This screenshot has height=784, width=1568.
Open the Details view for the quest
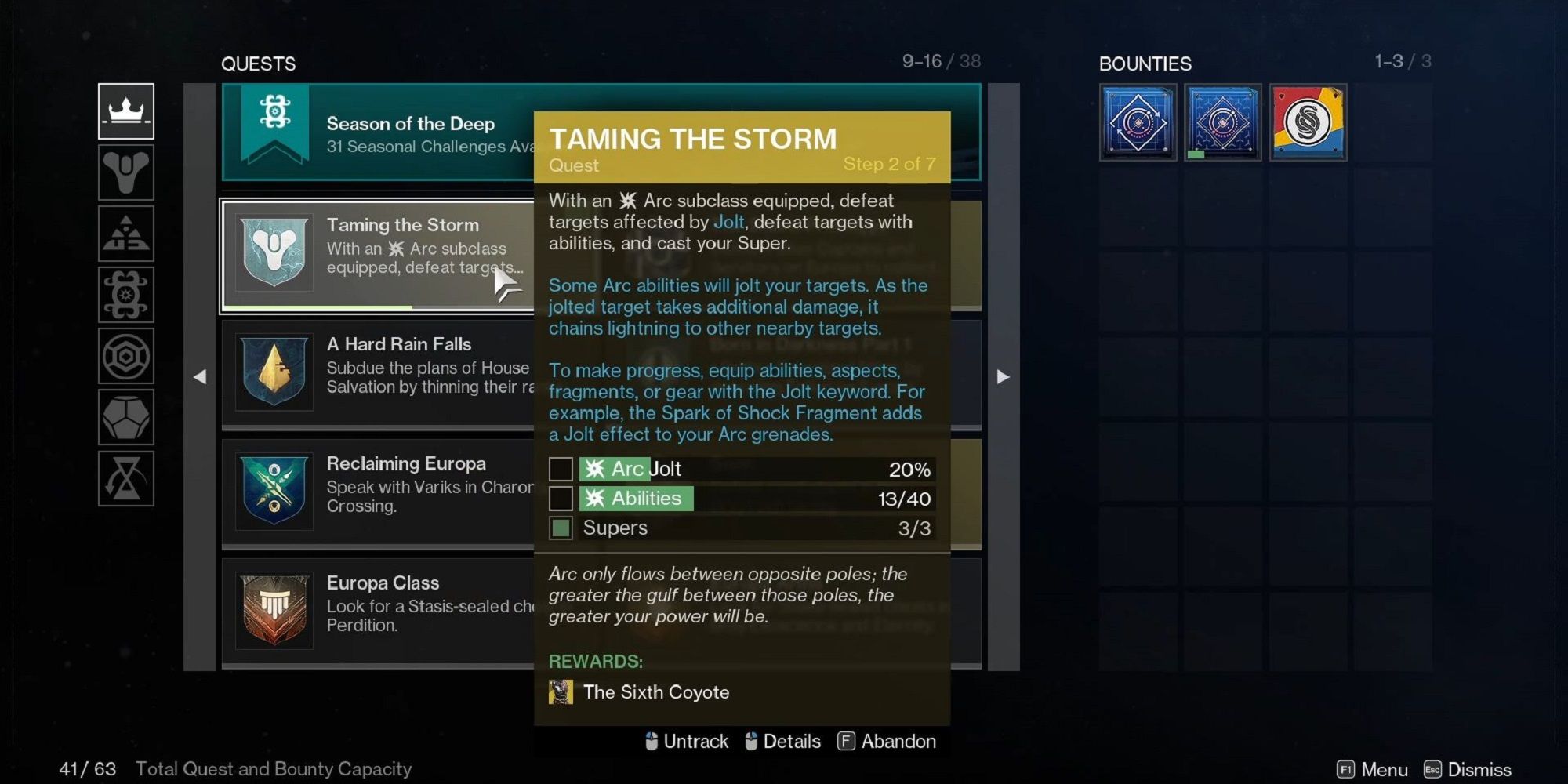(x=792, y=741)
